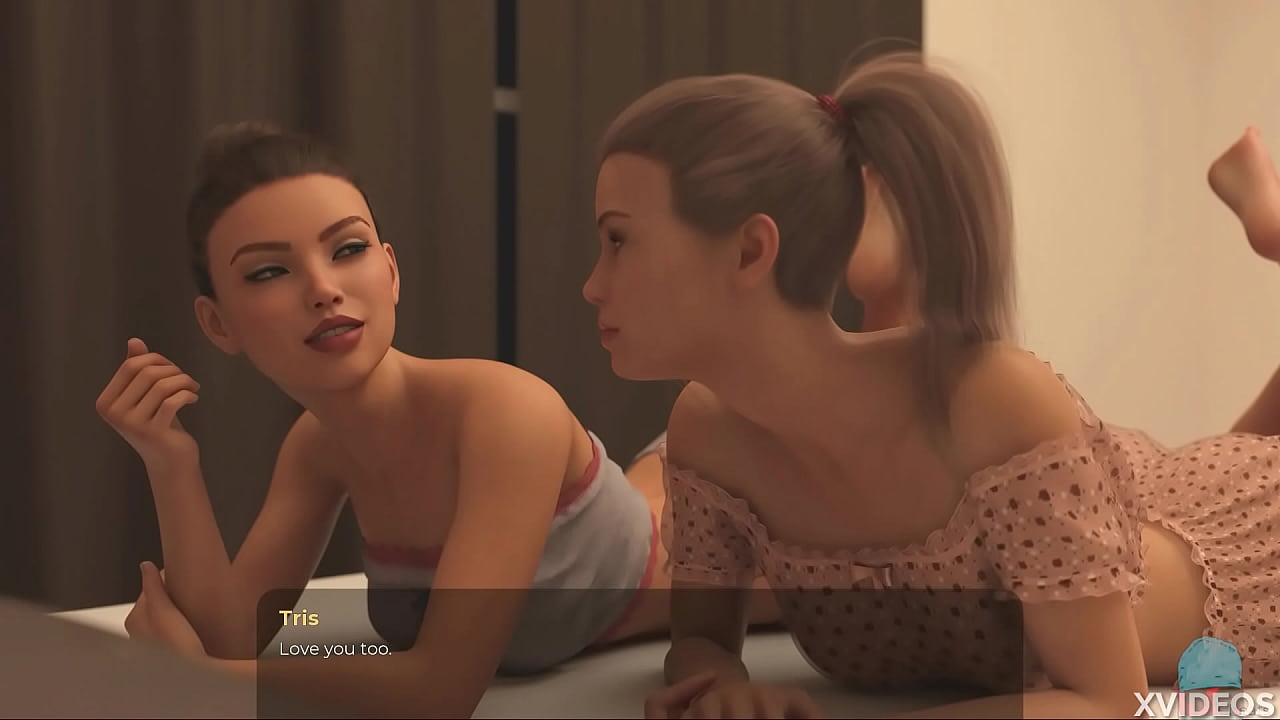Select the small red mark behind the bottom logo
The width and height of the screenshot is (1280, 720).
click(x=1213, y=690)
